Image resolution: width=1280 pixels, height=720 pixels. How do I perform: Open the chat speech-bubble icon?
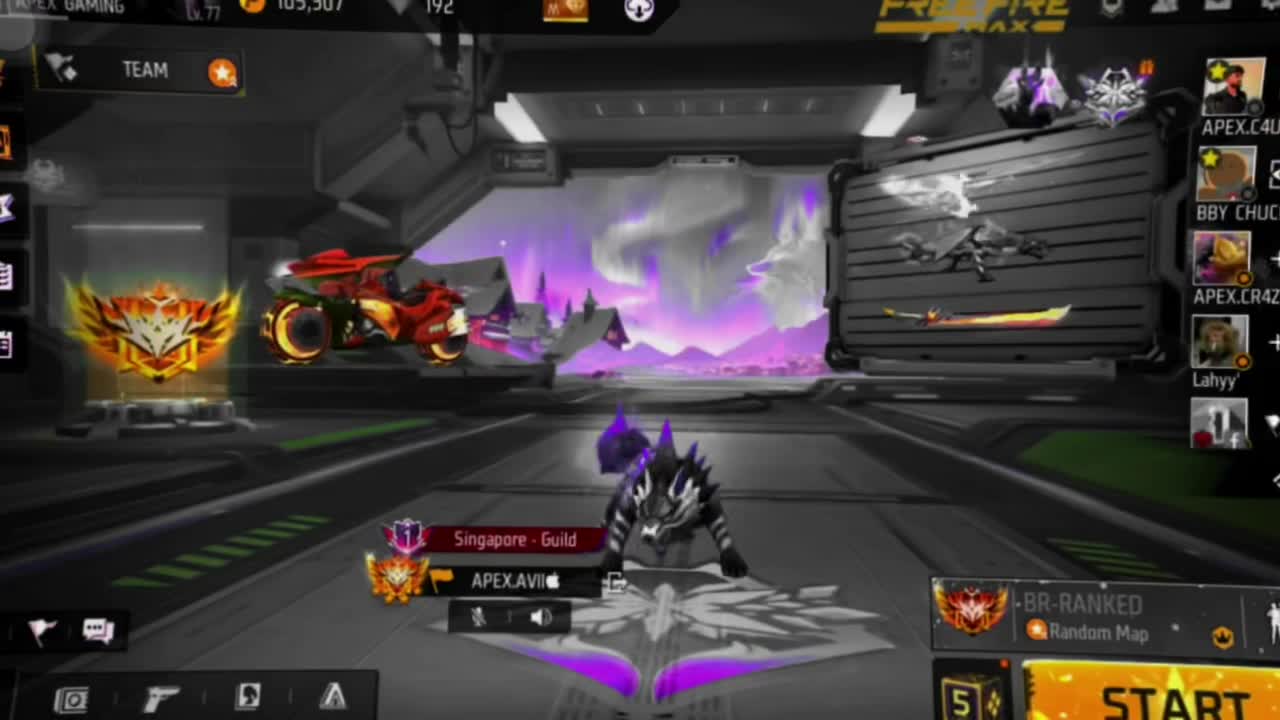coord(98,631)
